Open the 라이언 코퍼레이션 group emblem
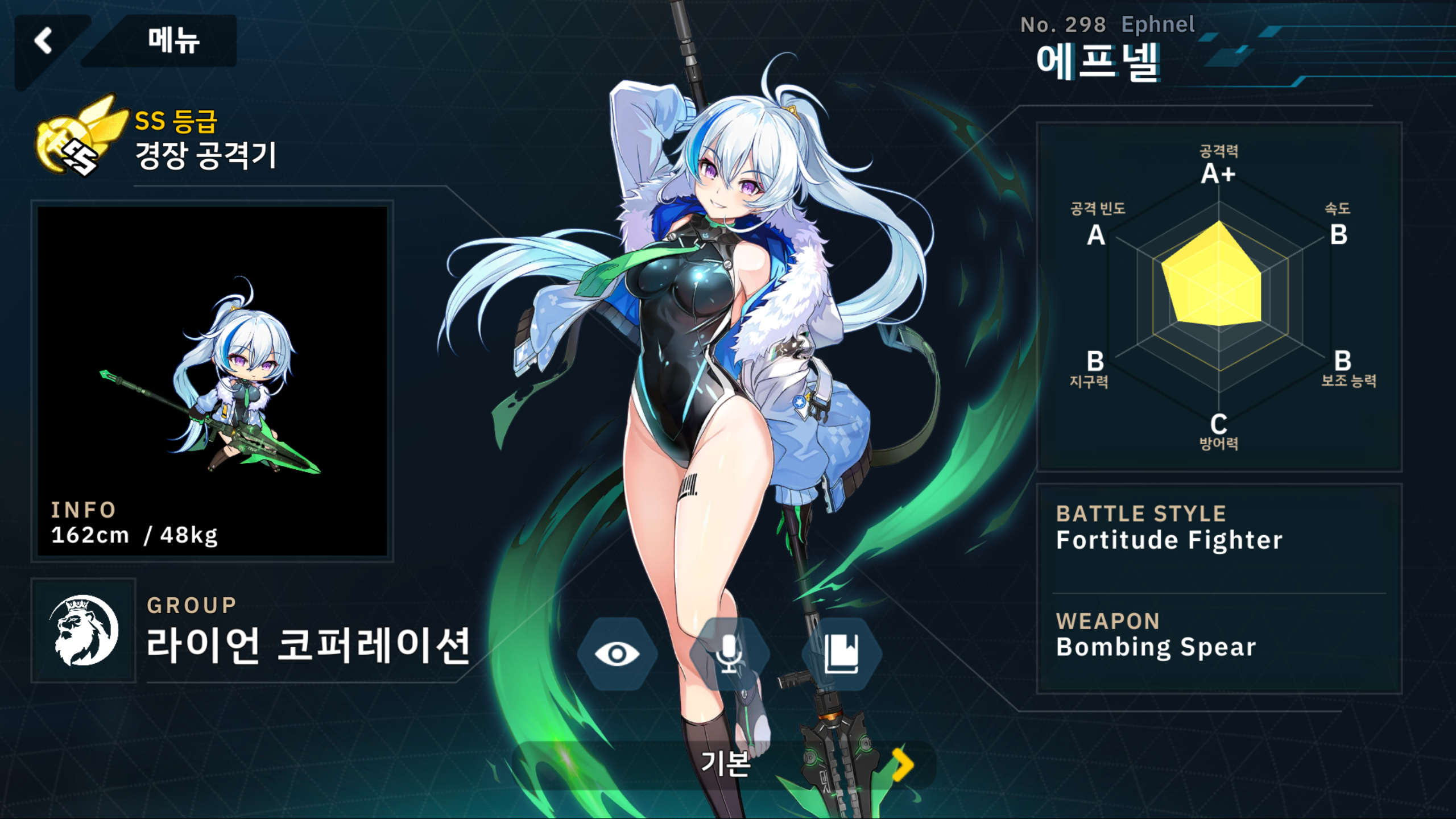The width and height of the screenshot is (1456, 819). pos(84,630)
